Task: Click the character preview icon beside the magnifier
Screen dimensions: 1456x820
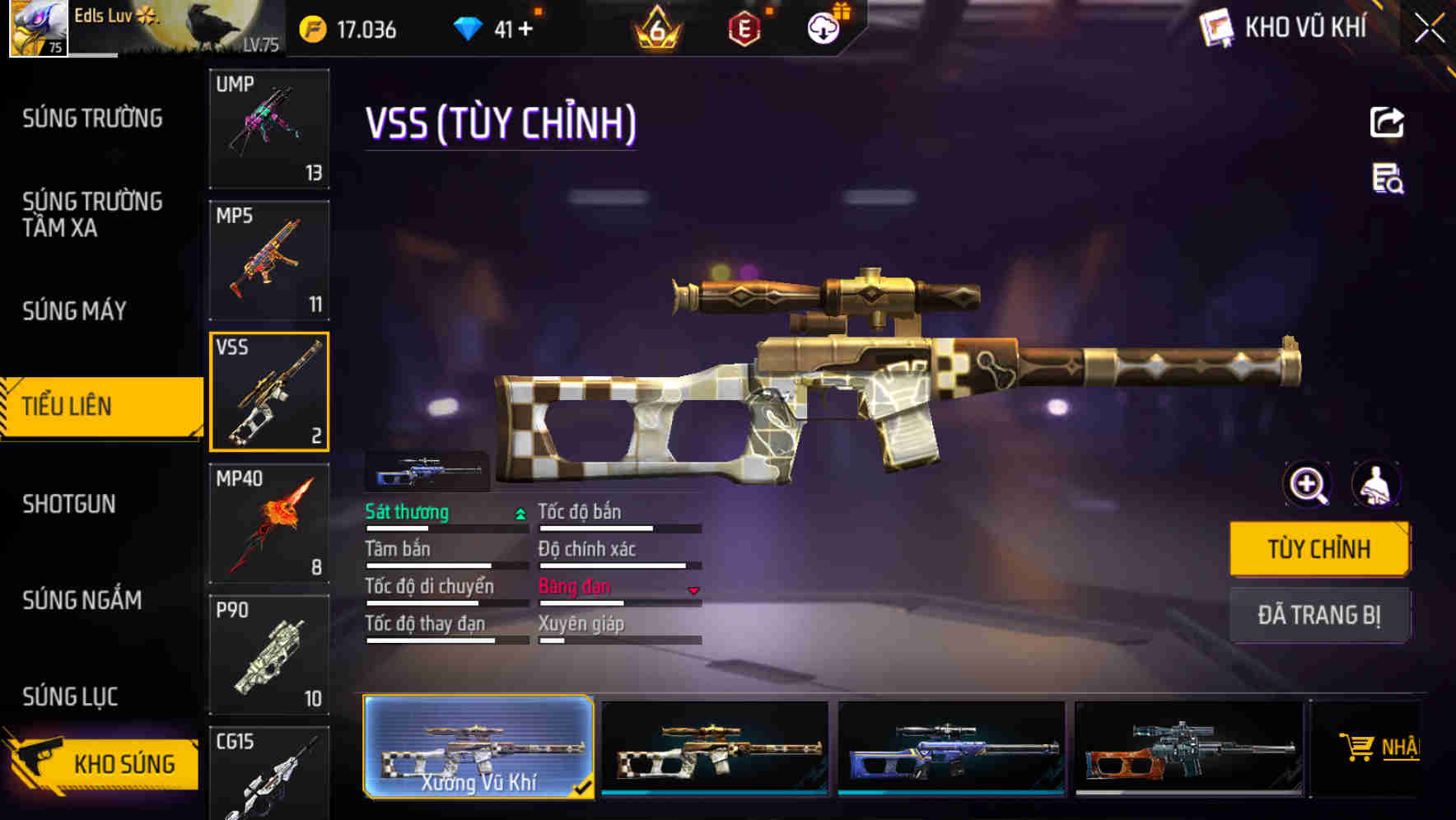Action: point(1376,485)
